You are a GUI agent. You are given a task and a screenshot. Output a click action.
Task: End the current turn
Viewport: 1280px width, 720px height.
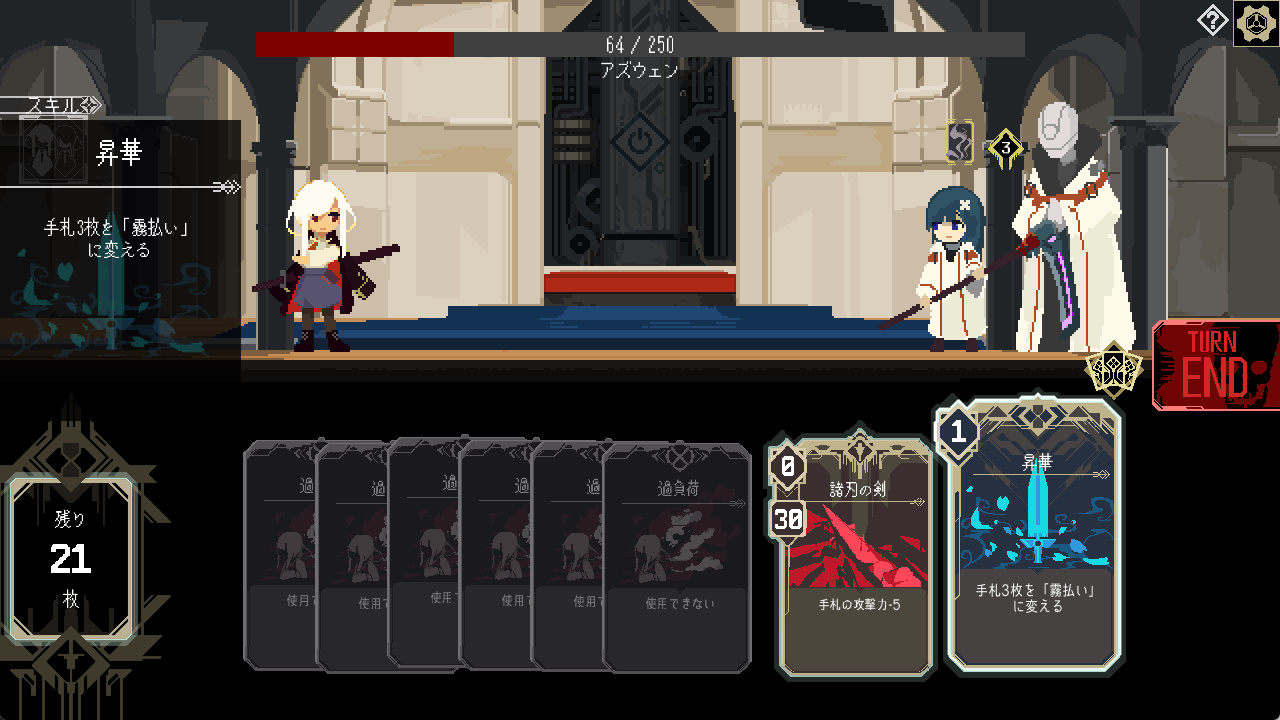pyautogui.click(x=1215, y=365)
